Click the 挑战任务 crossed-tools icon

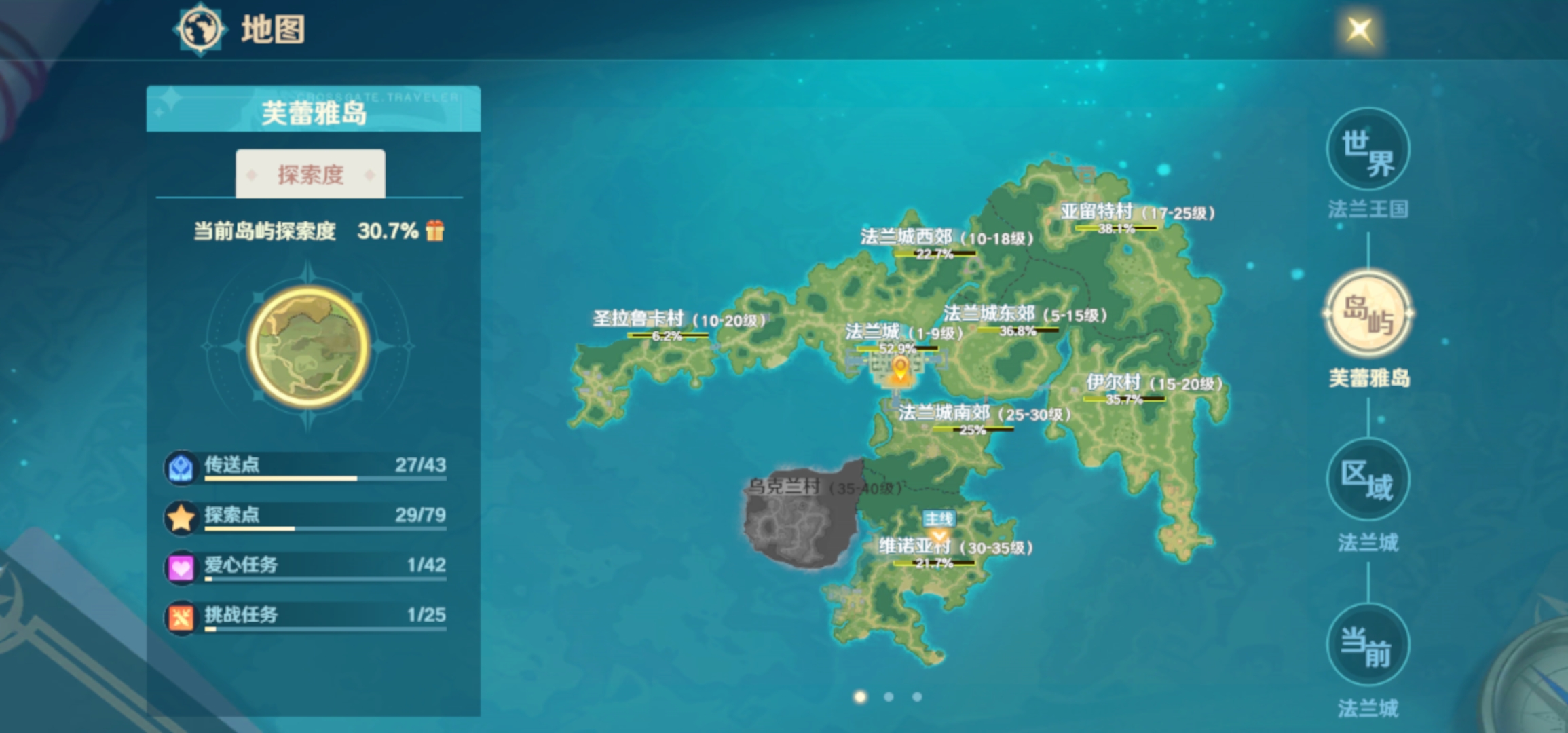(181, 616)
